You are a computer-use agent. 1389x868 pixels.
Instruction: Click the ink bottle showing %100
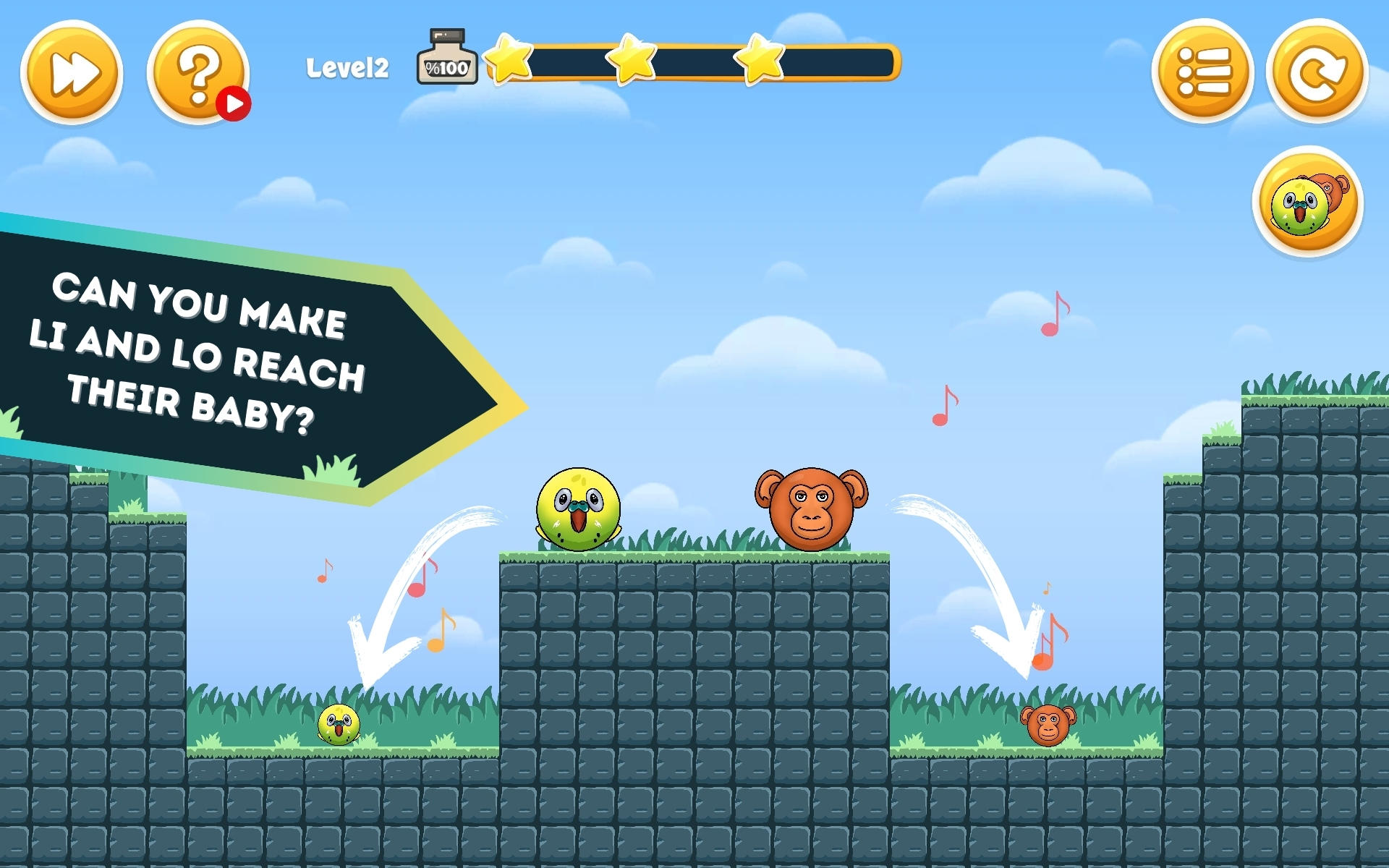coord(446,64)
